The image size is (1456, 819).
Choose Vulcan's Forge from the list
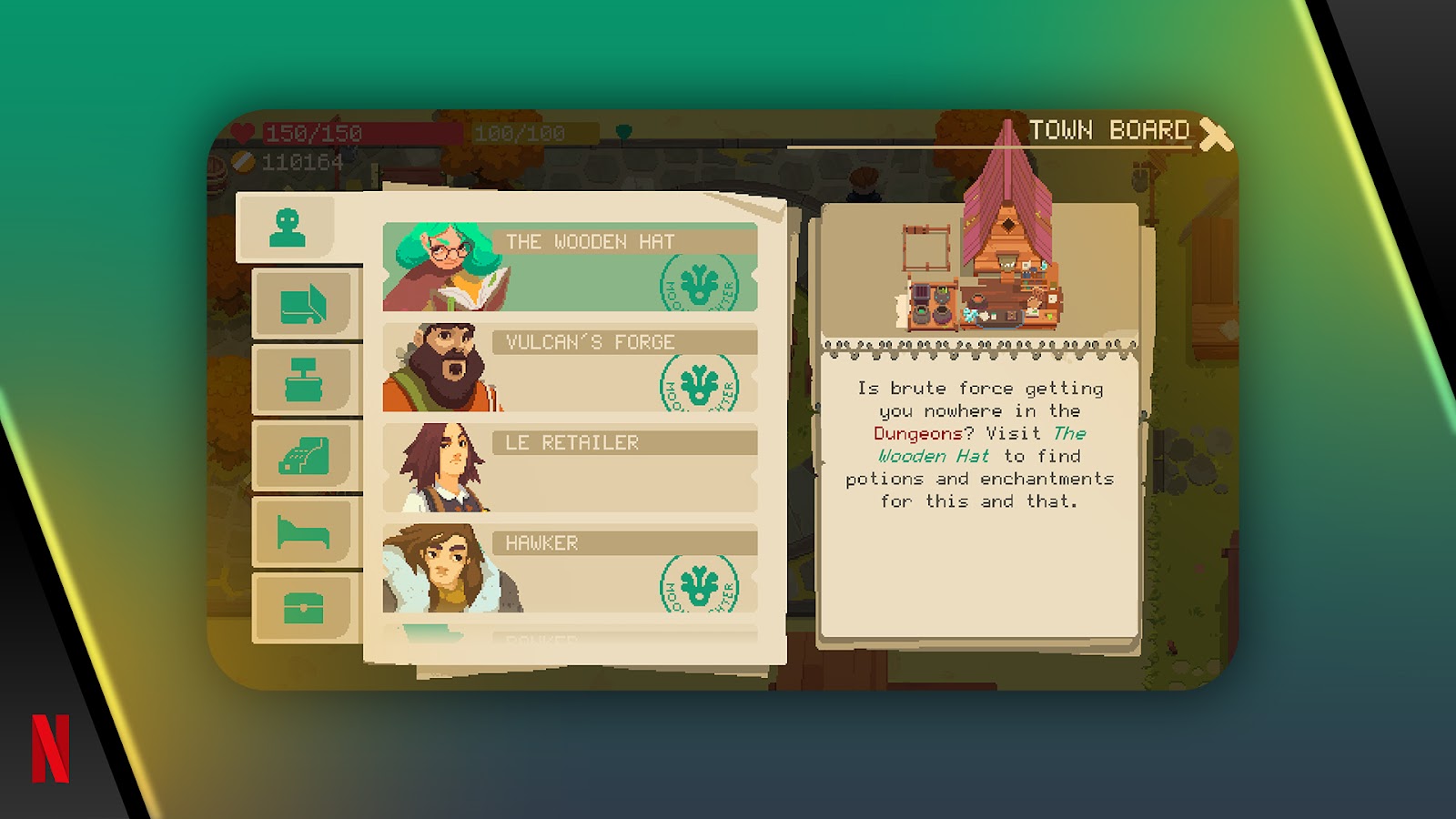(570, 368)
